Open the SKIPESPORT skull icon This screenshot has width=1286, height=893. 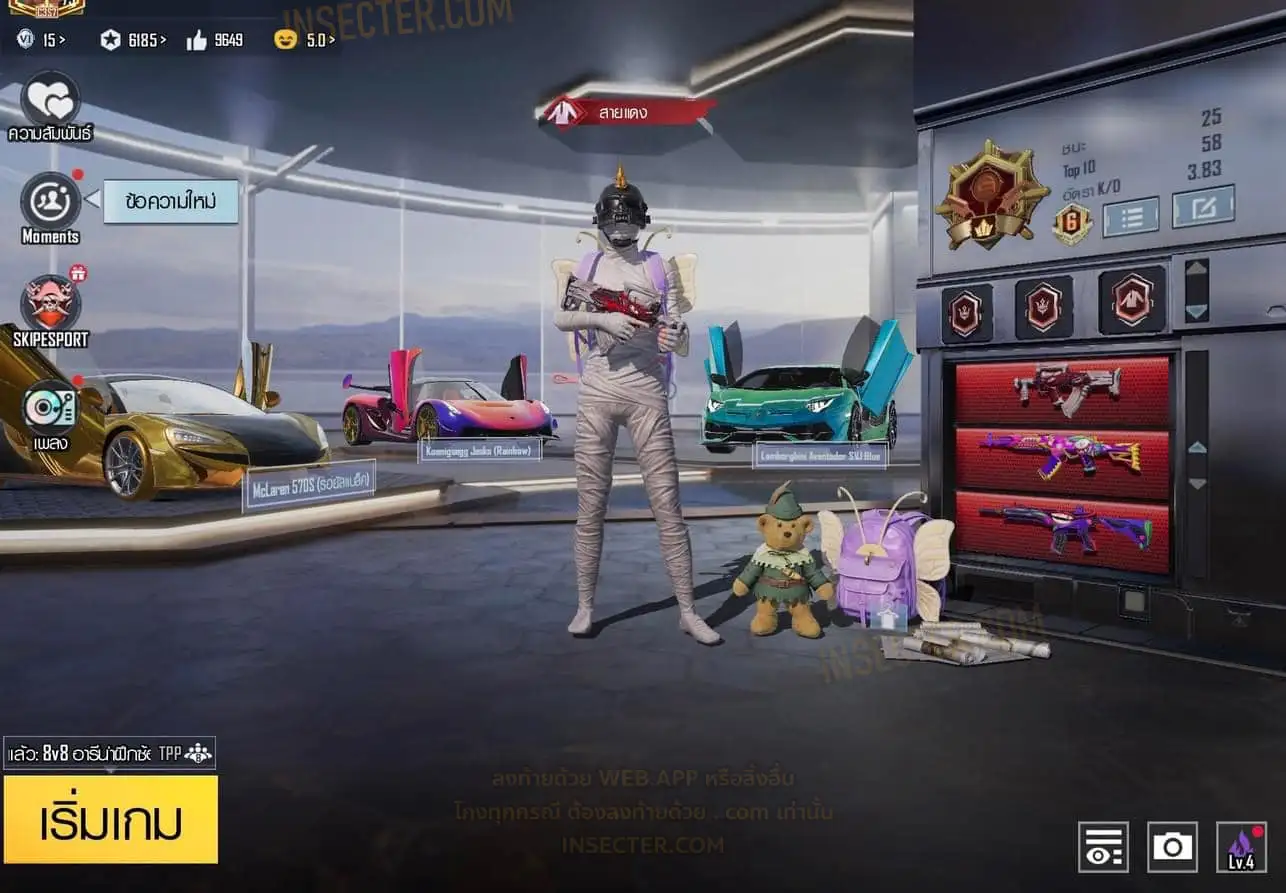[50, 303]
